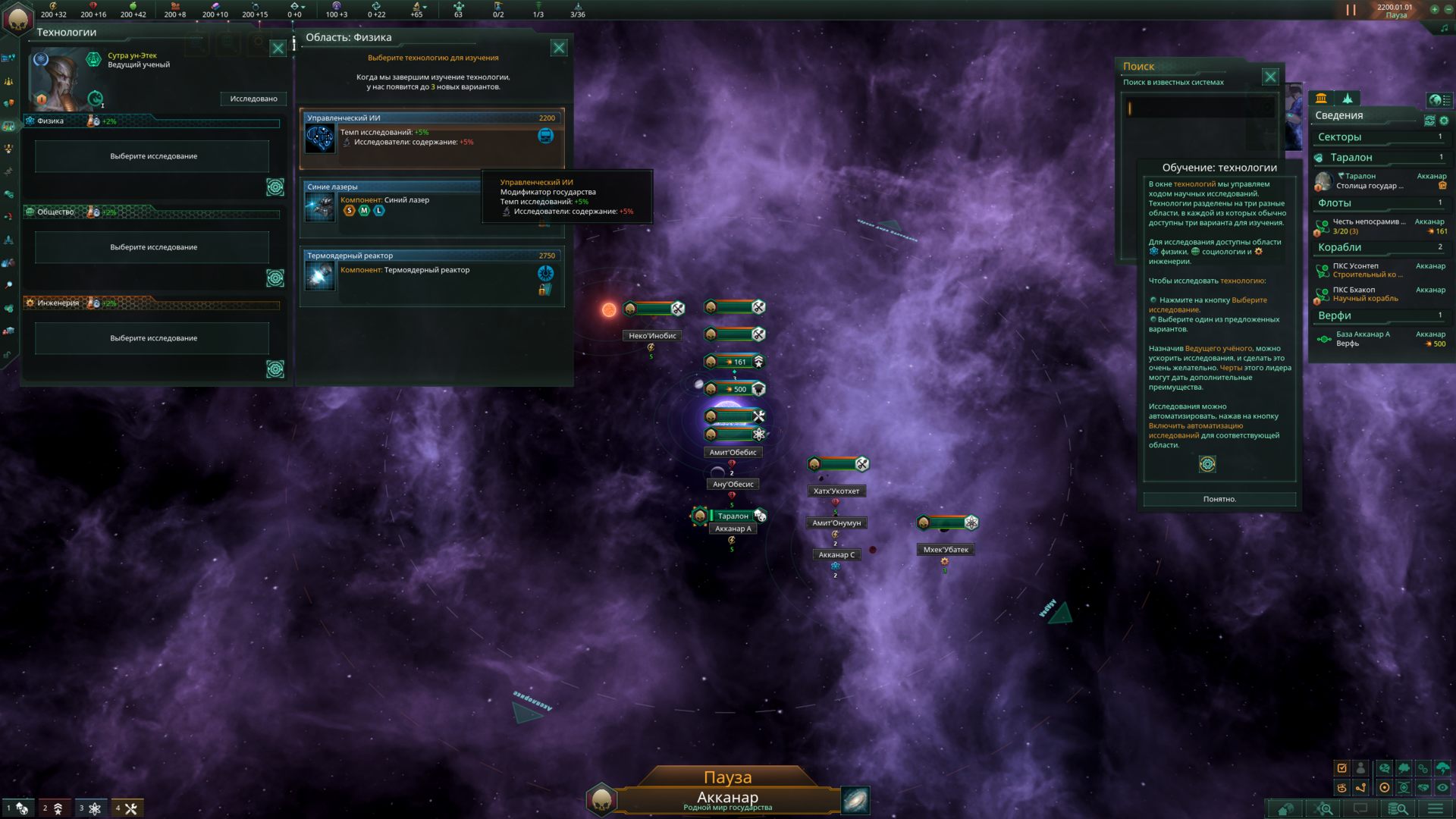
Task: Select the Управленческий ИИ technology
Action: [x=431, y=138]
